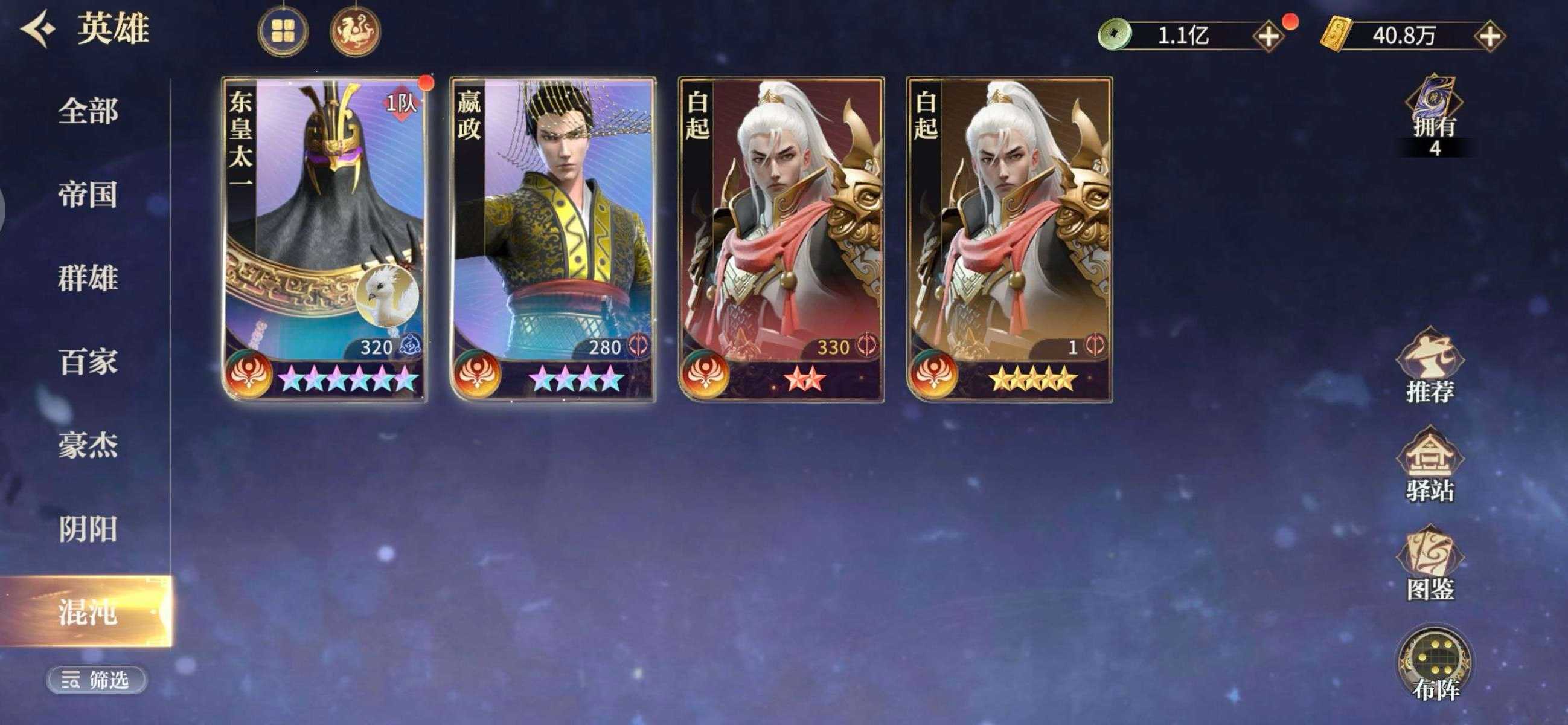Open the 推荐 recommendations icon
The image size is (1568, 725).
[1430, 367]
